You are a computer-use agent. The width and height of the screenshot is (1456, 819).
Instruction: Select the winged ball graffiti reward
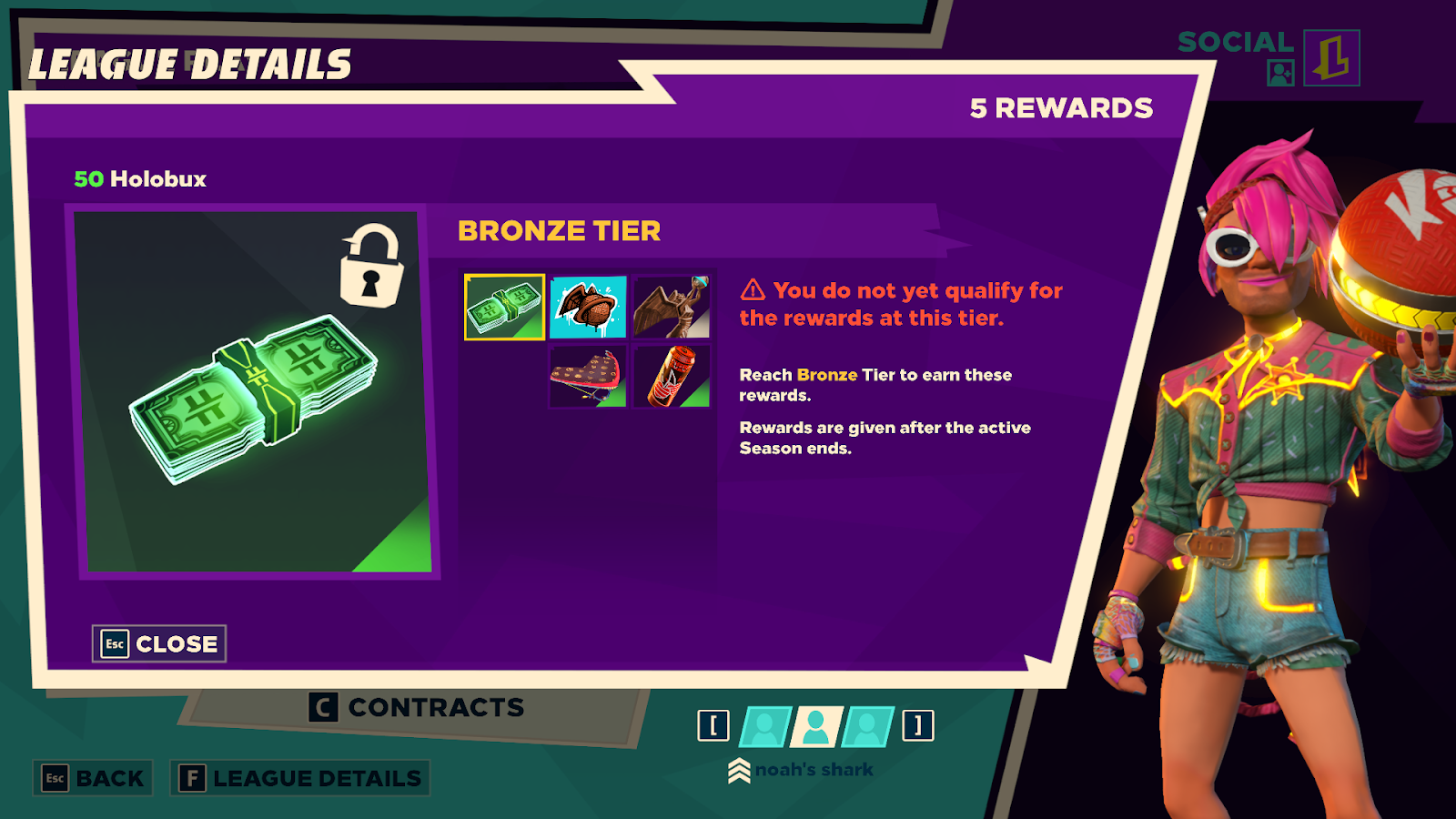588,308
